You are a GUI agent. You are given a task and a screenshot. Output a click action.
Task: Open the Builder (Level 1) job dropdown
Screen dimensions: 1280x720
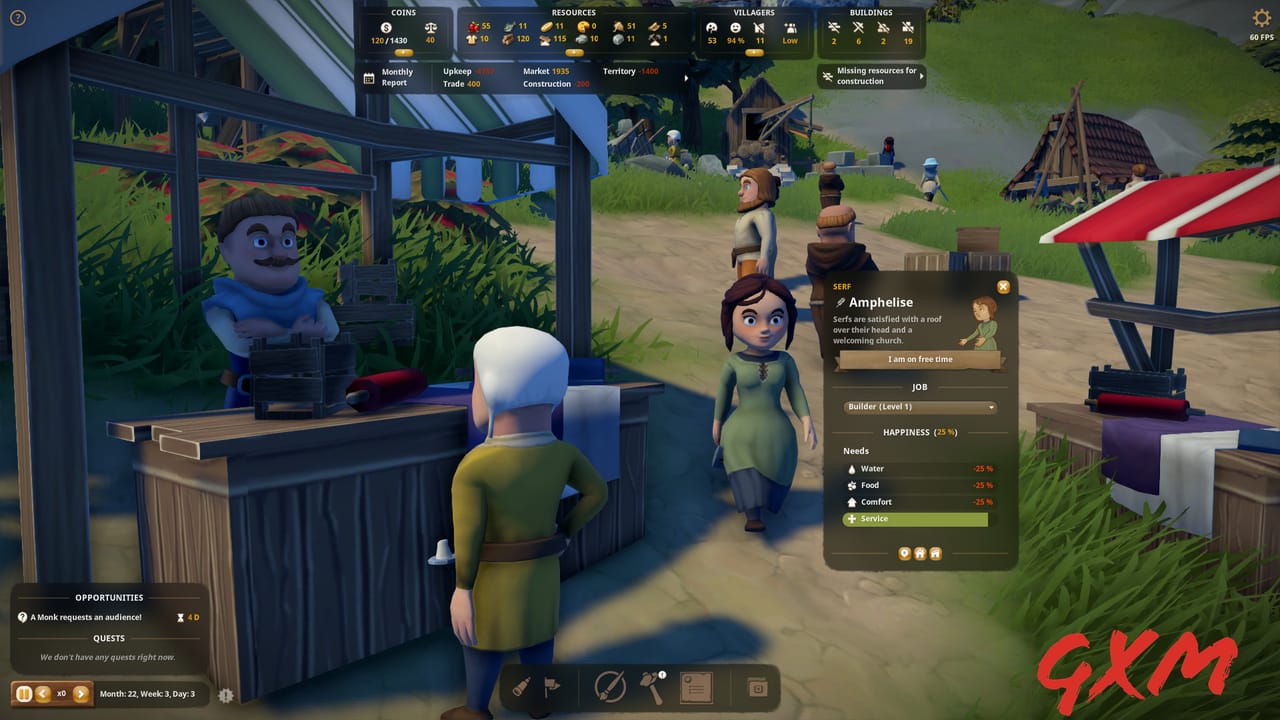(918, 407)
